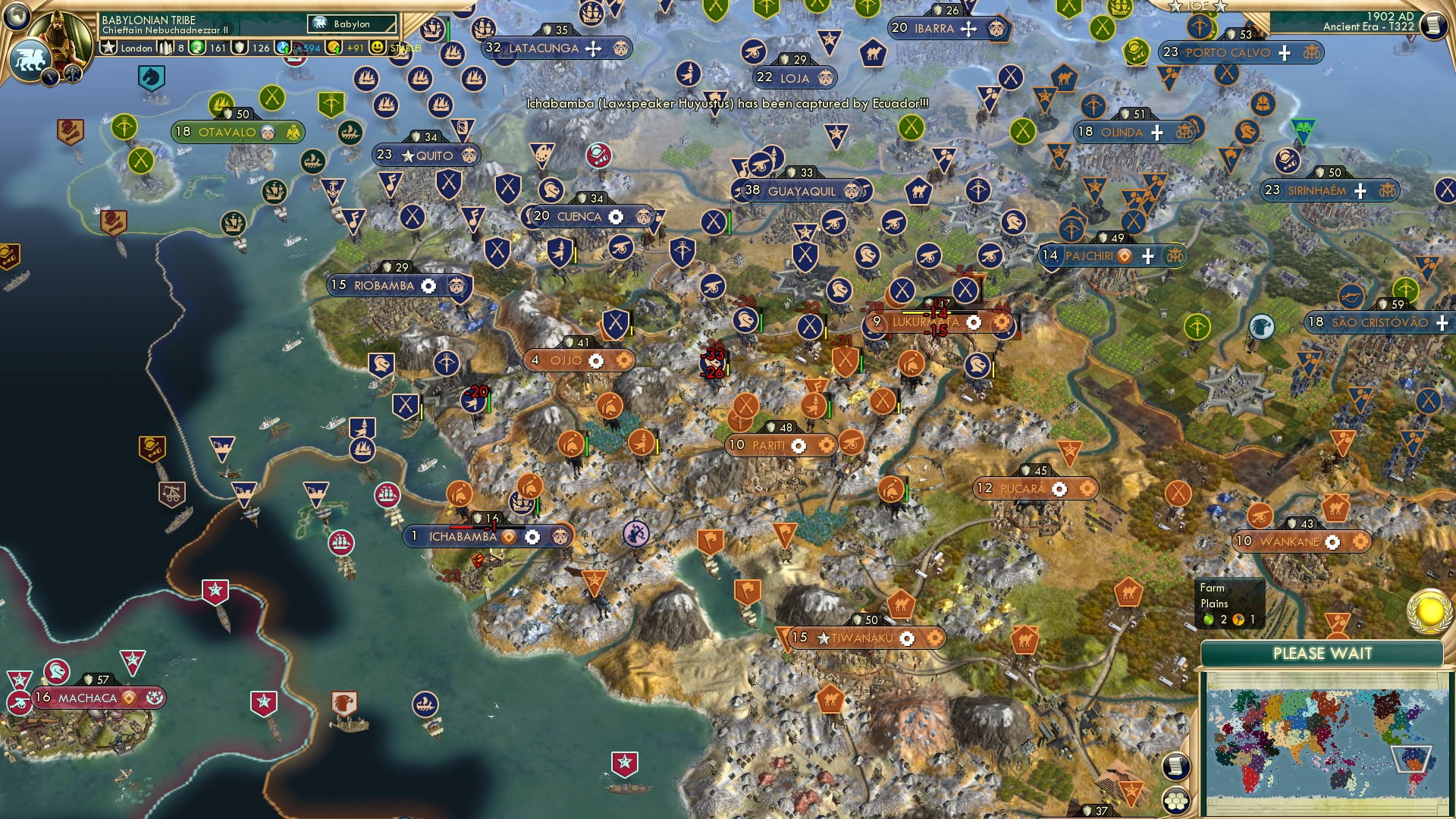Toggle the hex grid overlay button near the minimap
The image size is (1456, 819).
coord(1175,801)
